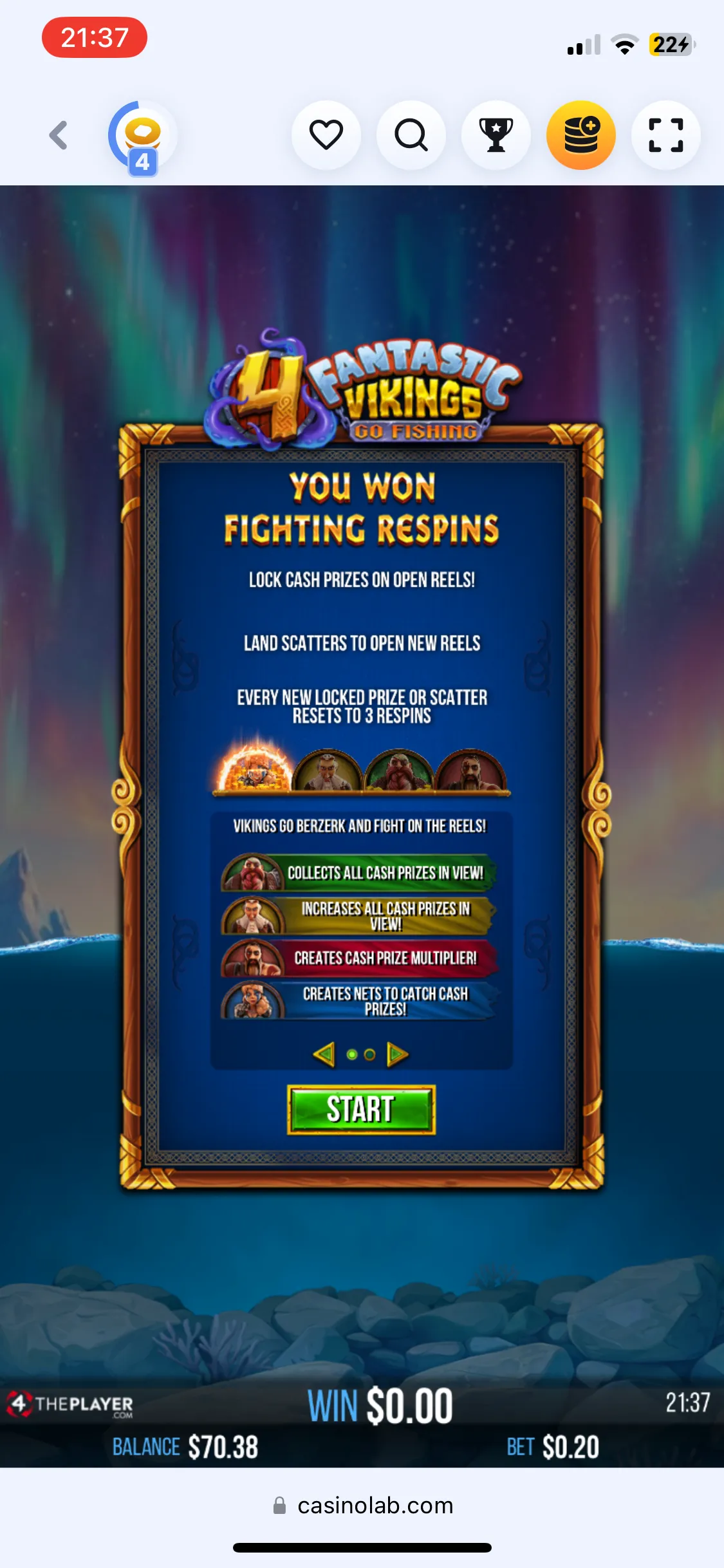Open the level 4 profile badge
Screen dimensions: 724x1568
[x=142, y=138]
